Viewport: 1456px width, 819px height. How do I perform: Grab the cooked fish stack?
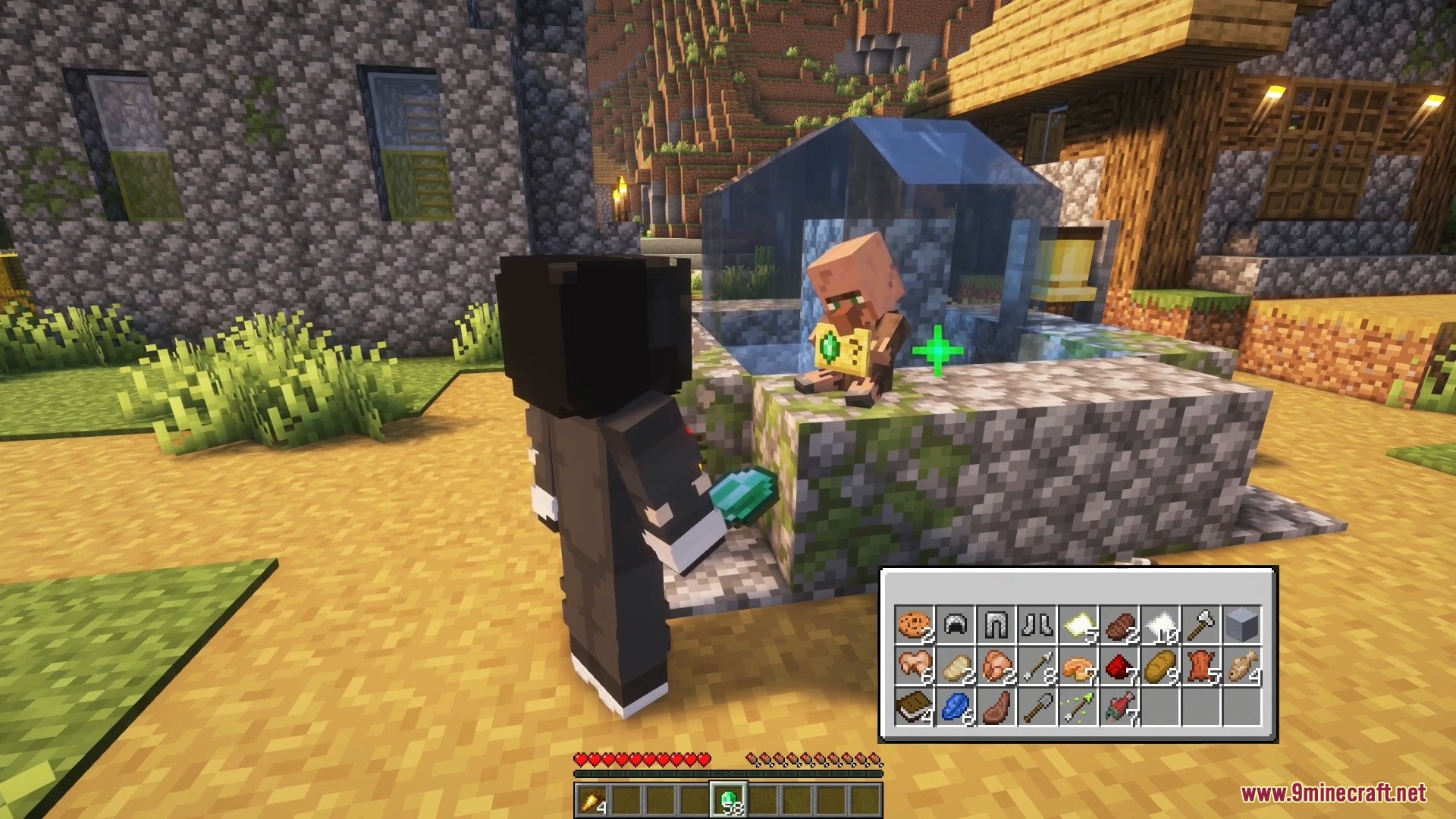[x=1241, y=666]
